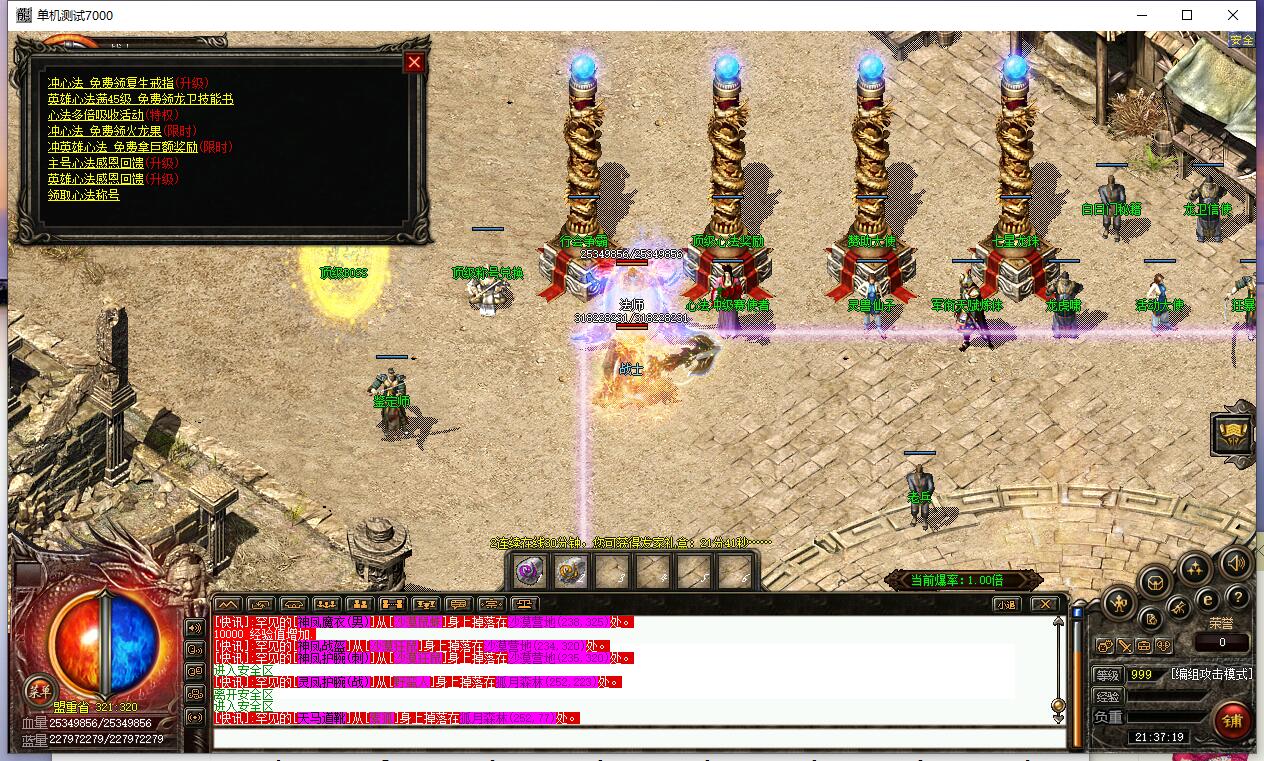1264x761 pixels.
Task: Open the 领取心法称号 link
Action: click(x=84, y=195)
